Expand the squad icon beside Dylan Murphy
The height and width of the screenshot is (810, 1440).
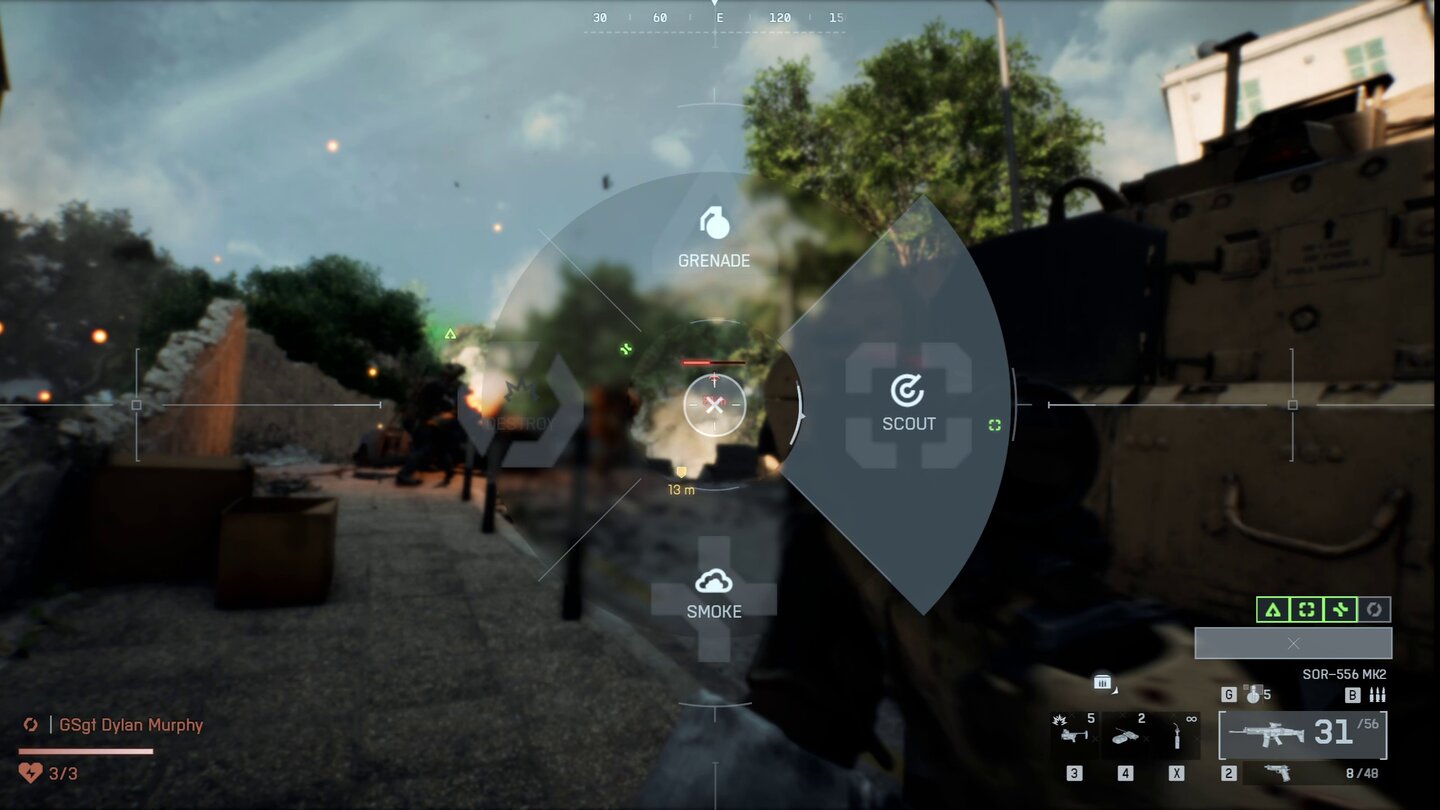coord(31,725)
